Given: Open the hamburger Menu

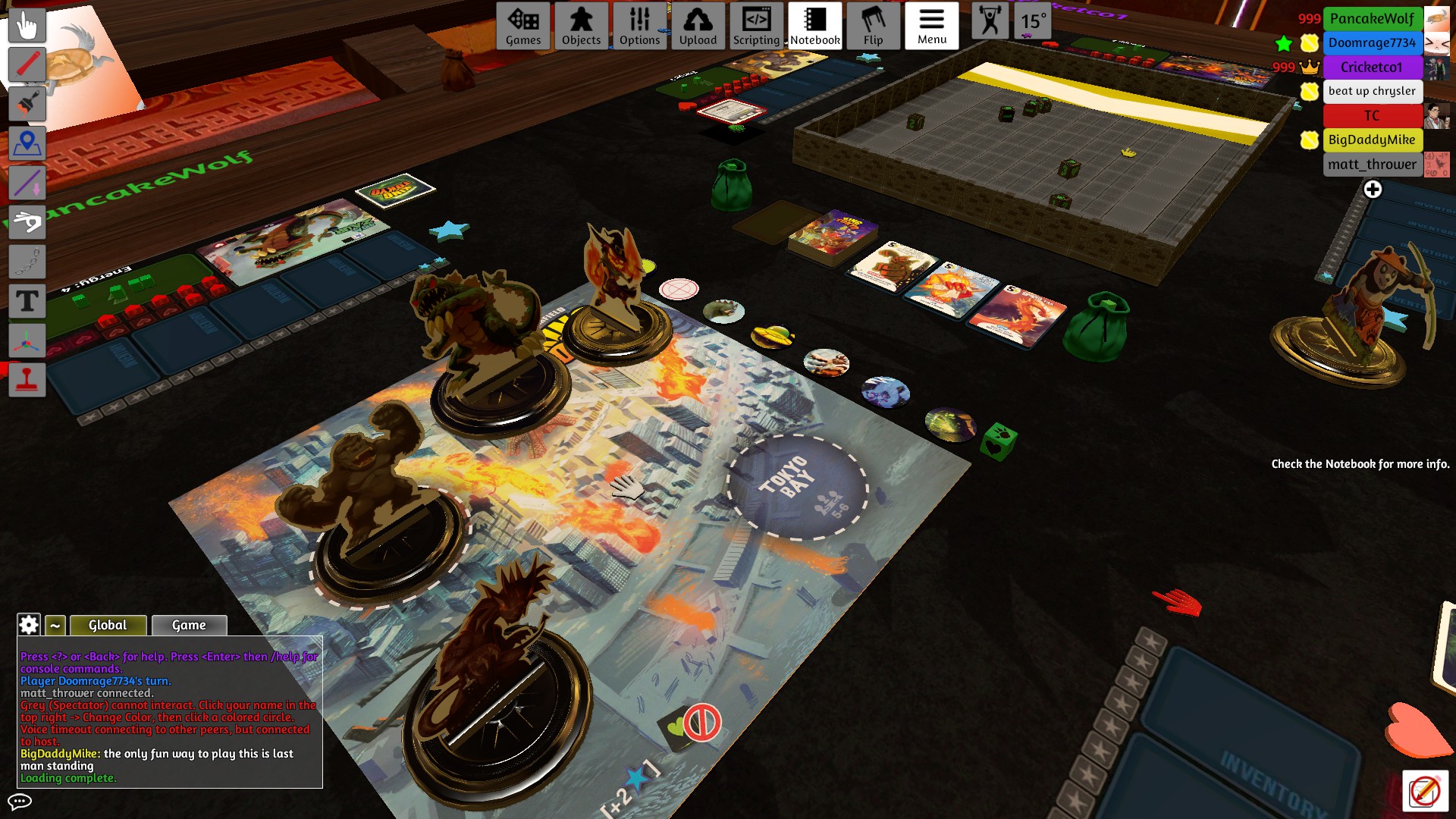Looking at the screenshot, I should [x=931, y=26].
